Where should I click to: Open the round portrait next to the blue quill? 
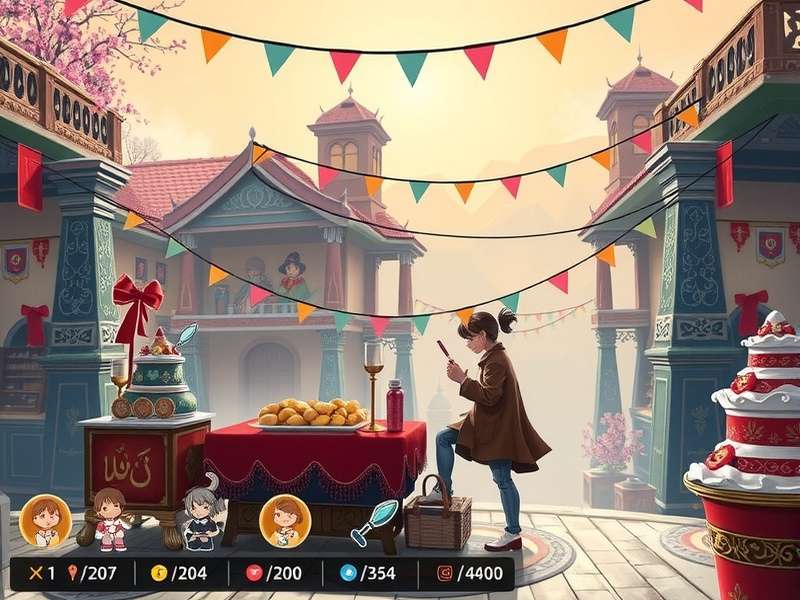point(285,520)
